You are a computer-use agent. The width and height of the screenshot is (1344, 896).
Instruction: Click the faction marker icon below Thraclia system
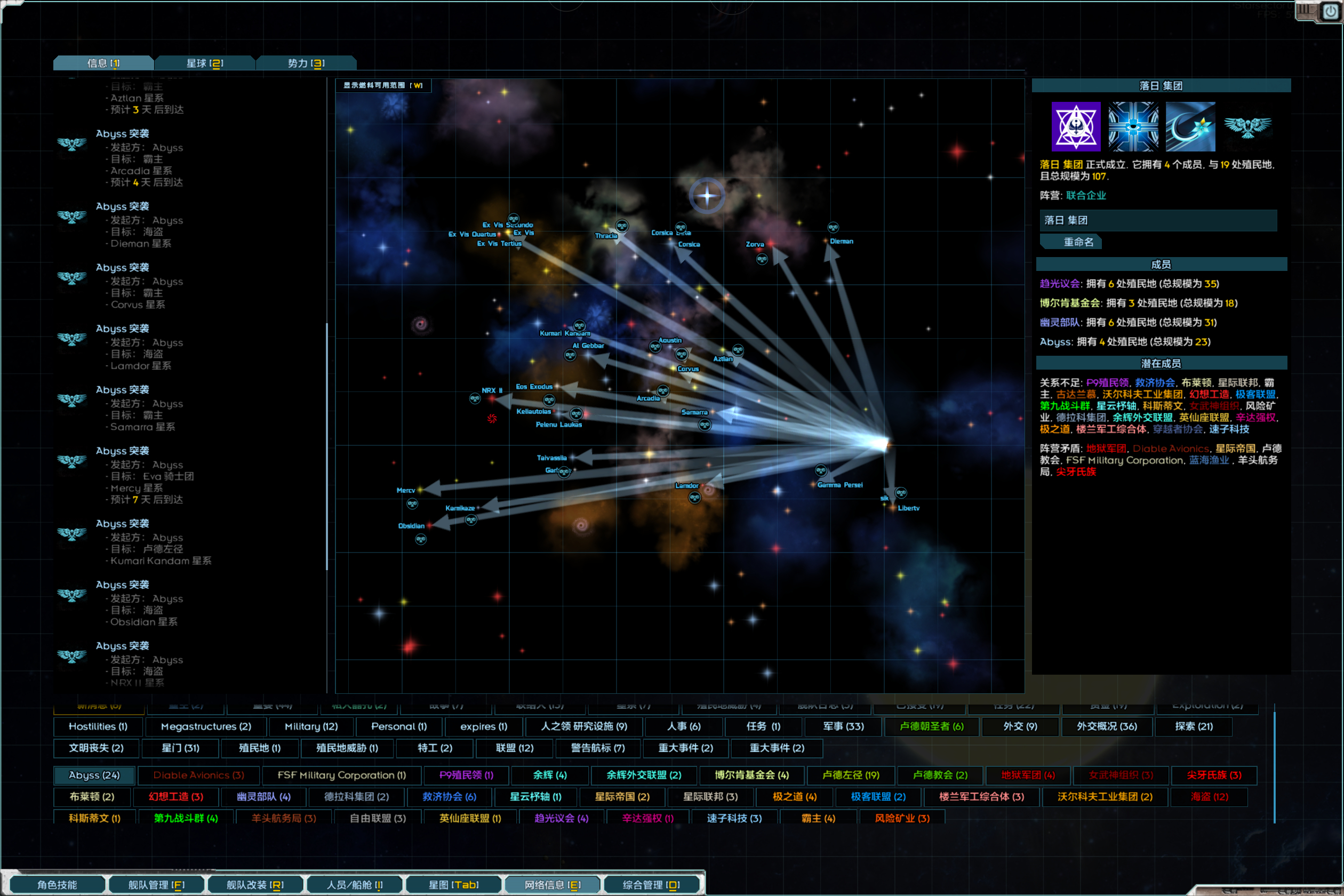(622, 226)
